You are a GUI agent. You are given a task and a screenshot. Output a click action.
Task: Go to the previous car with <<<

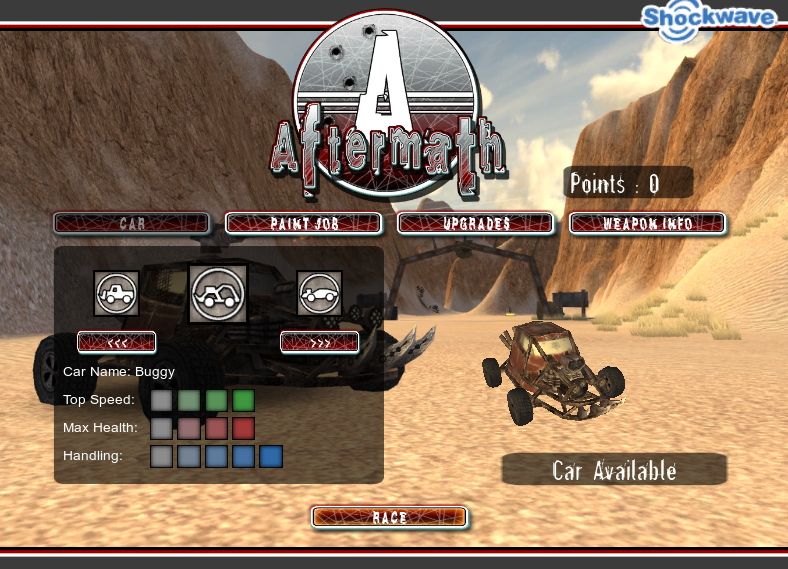(x=117, y=343)
